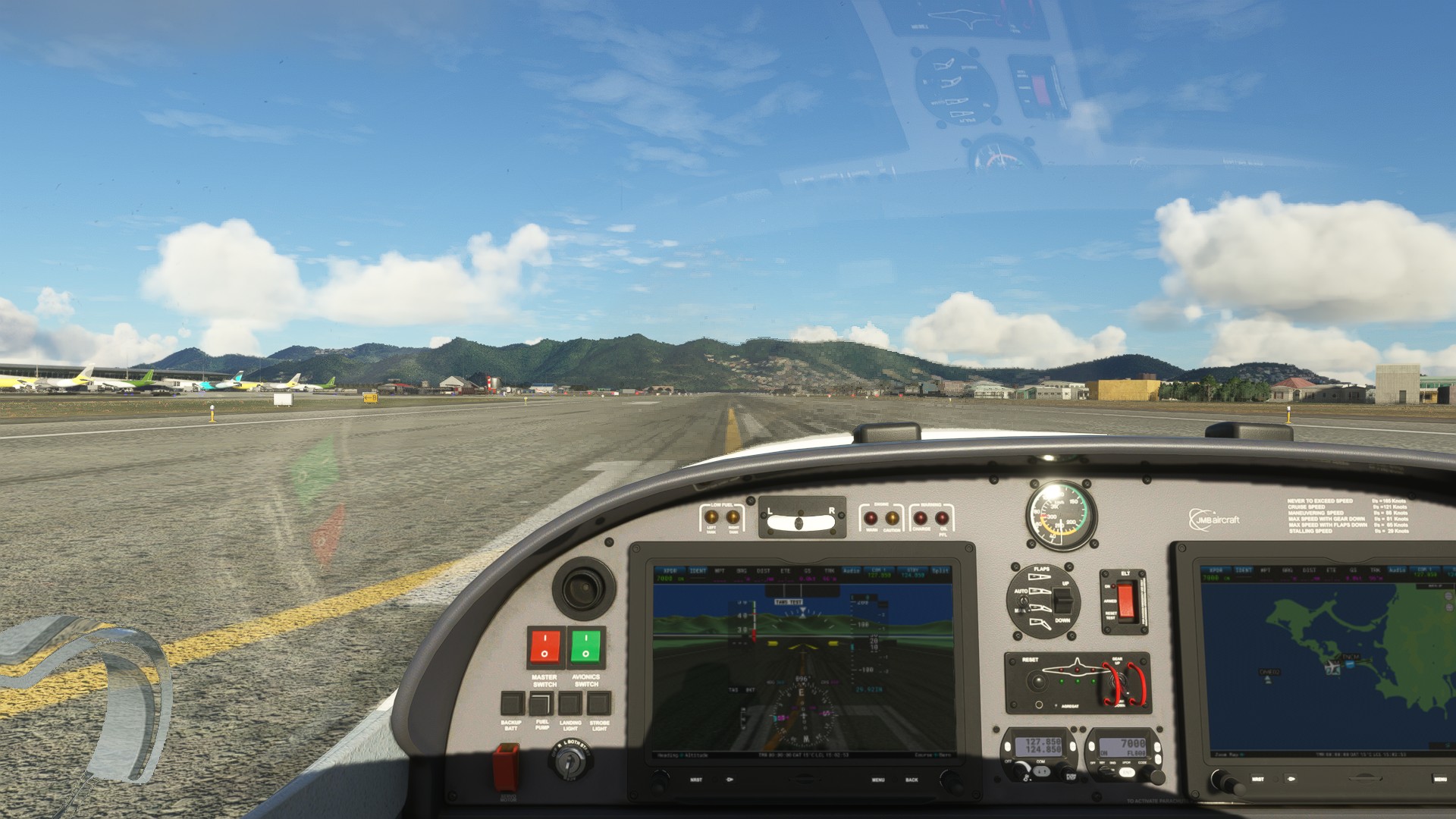Hit BACK on the primary flight display
The width and height of the screenshot is (1456, 819).
(912, 780)
